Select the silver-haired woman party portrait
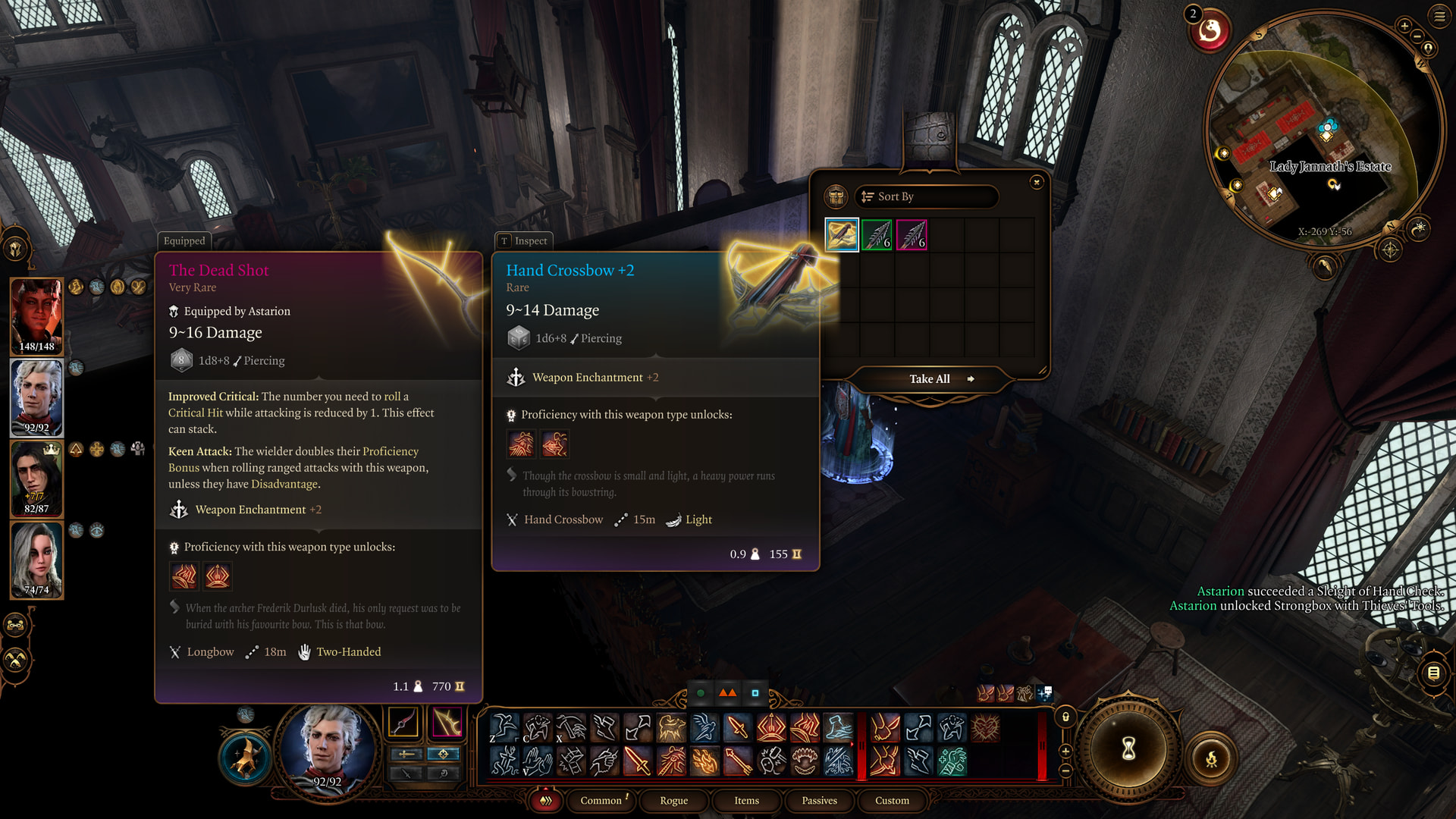This screenshot has height=819, width=1456. pyautogui.click(x=36, y=560)
